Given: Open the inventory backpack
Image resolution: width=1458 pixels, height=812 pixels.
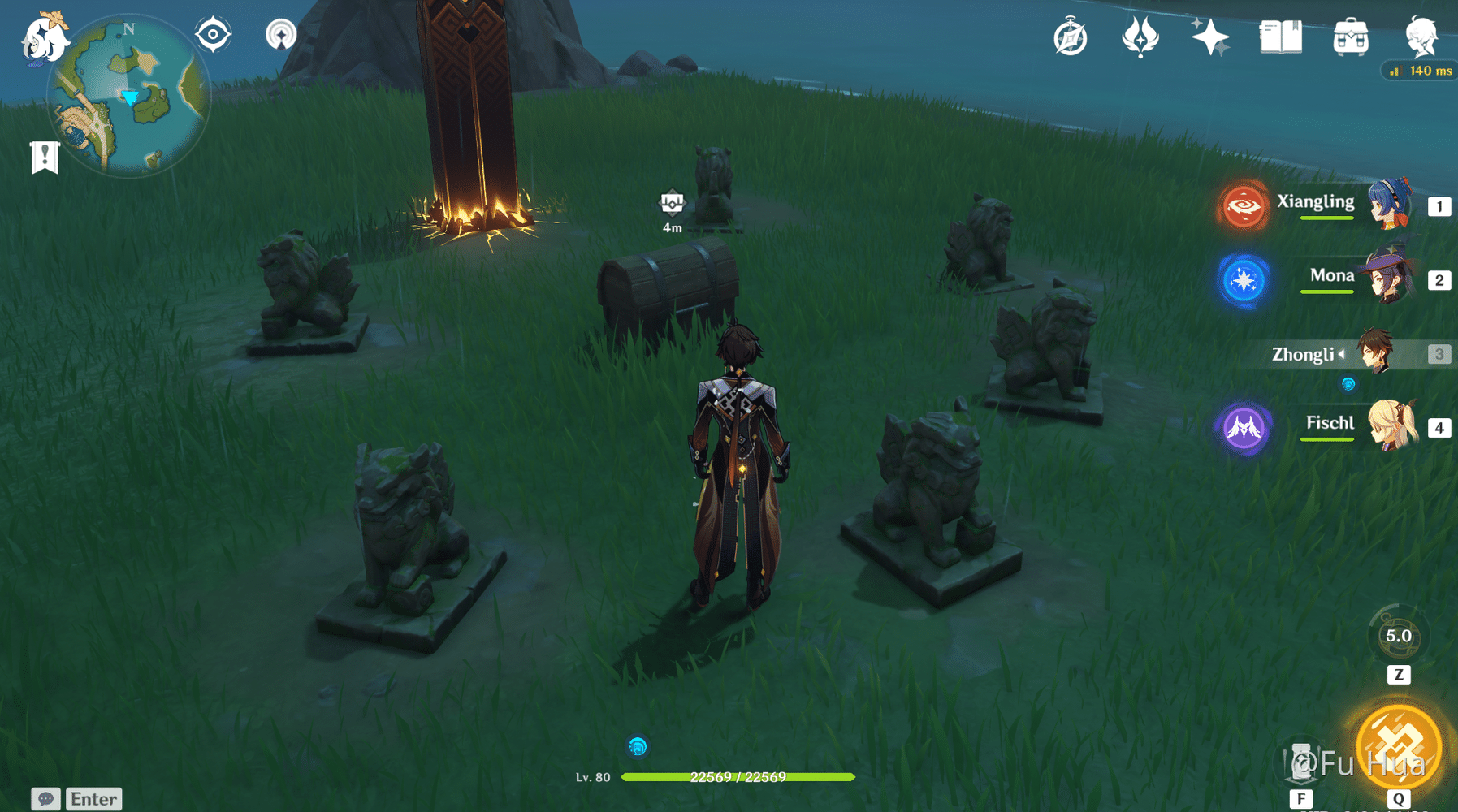Looking at the screenshot, I should coord(1352,36).
